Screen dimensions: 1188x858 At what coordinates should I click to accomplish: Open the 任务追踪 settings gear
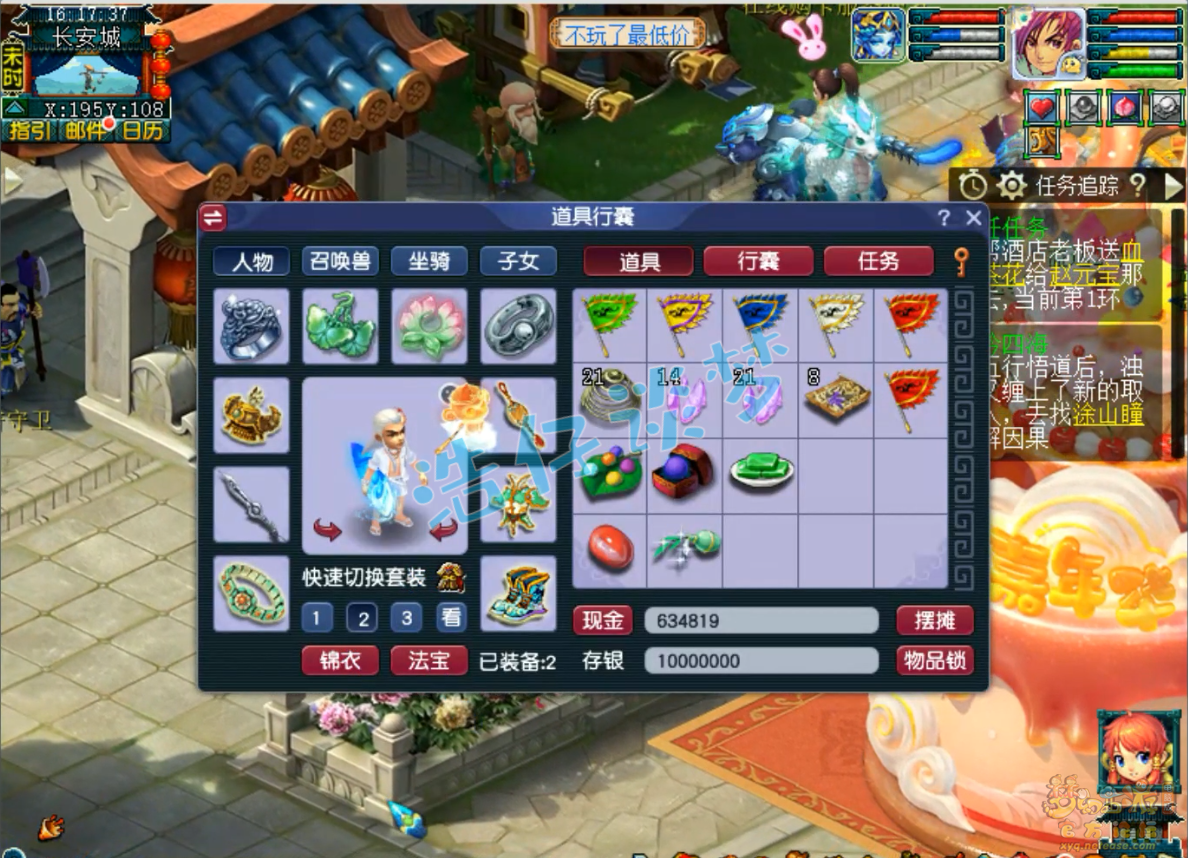point(1011,185)
